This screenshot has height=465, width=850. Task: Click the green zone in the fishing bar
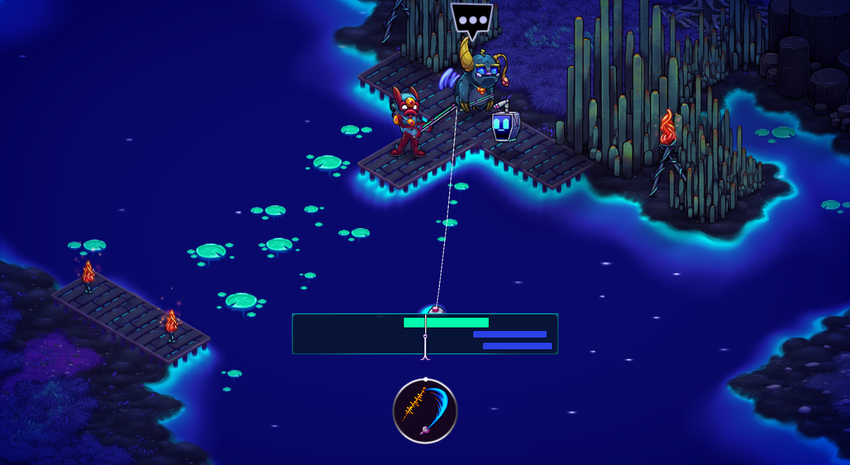coord(446,323)
